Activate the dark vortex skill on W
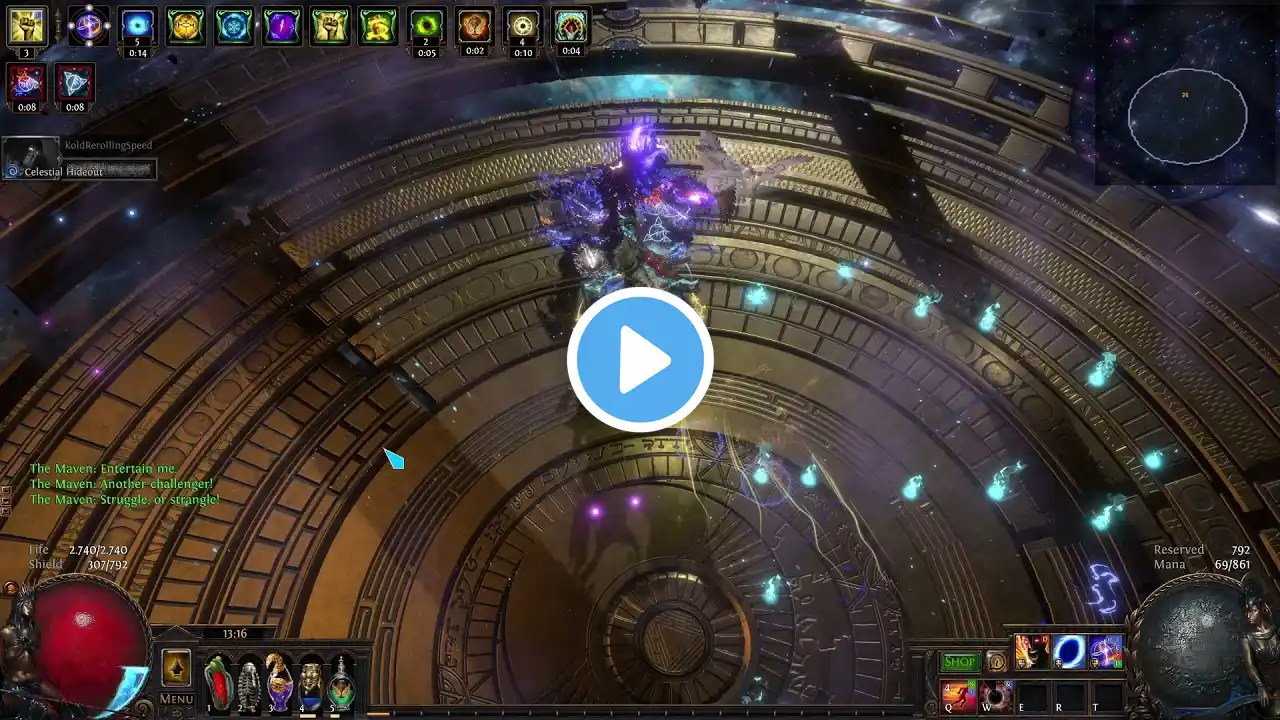 [995, 695]
